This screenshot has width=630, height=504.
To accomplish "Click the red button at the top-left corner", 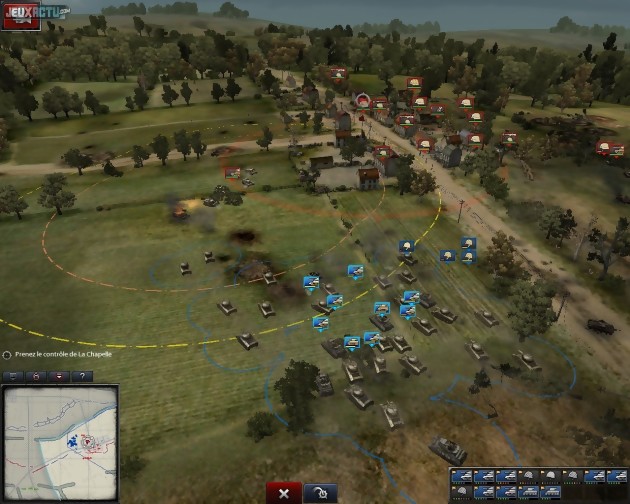I will 21,18.
